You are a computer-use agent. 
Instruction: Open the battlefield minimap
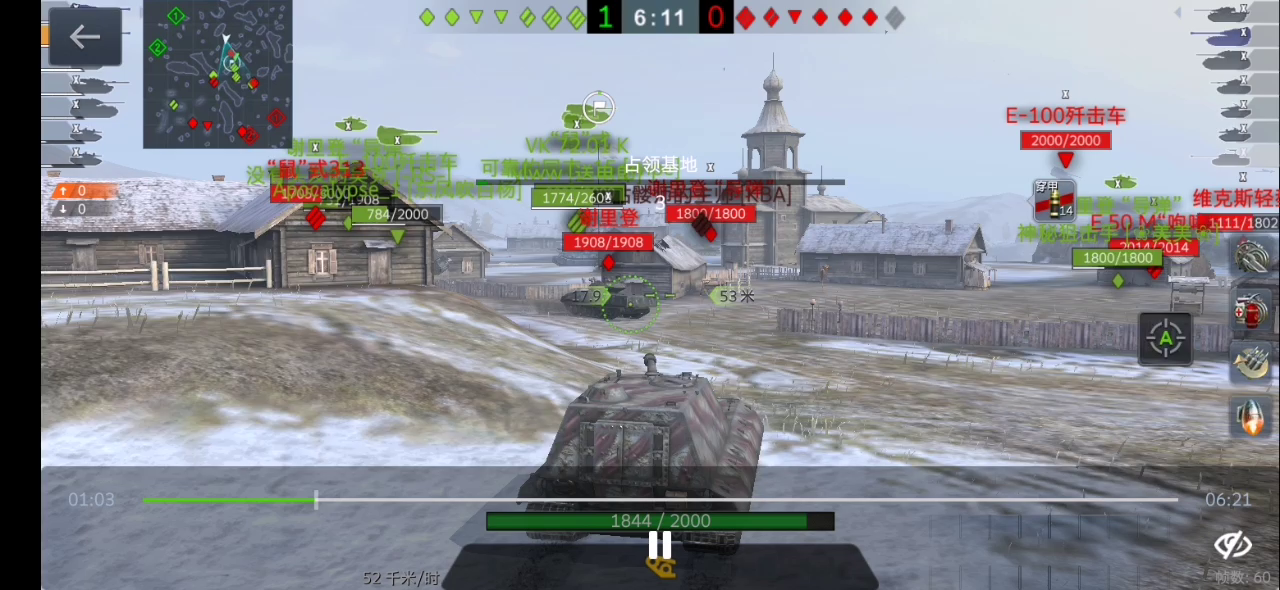pos(218,74)
